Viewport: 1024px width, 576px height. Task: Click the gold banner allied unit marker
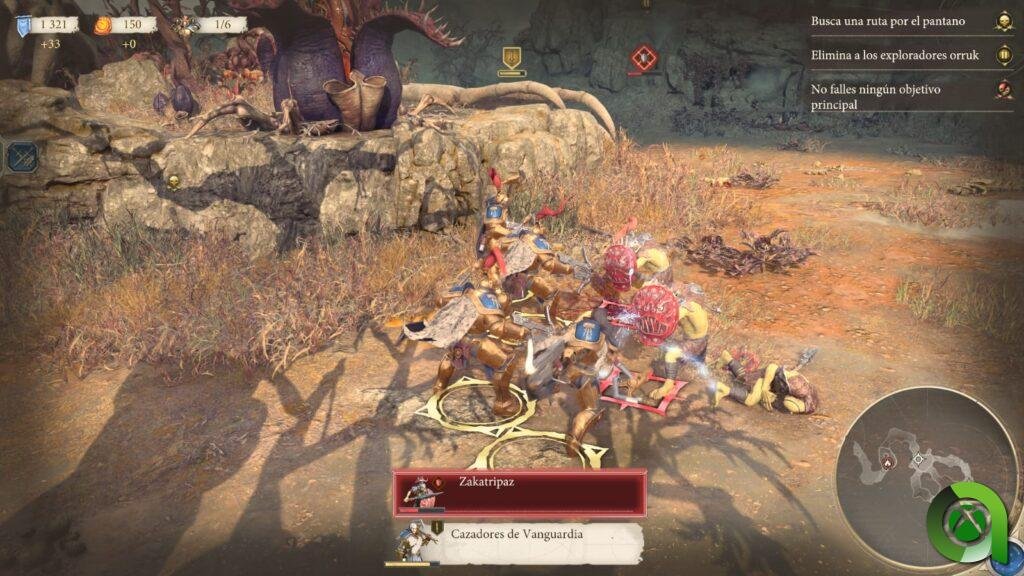tap(512, 58)
